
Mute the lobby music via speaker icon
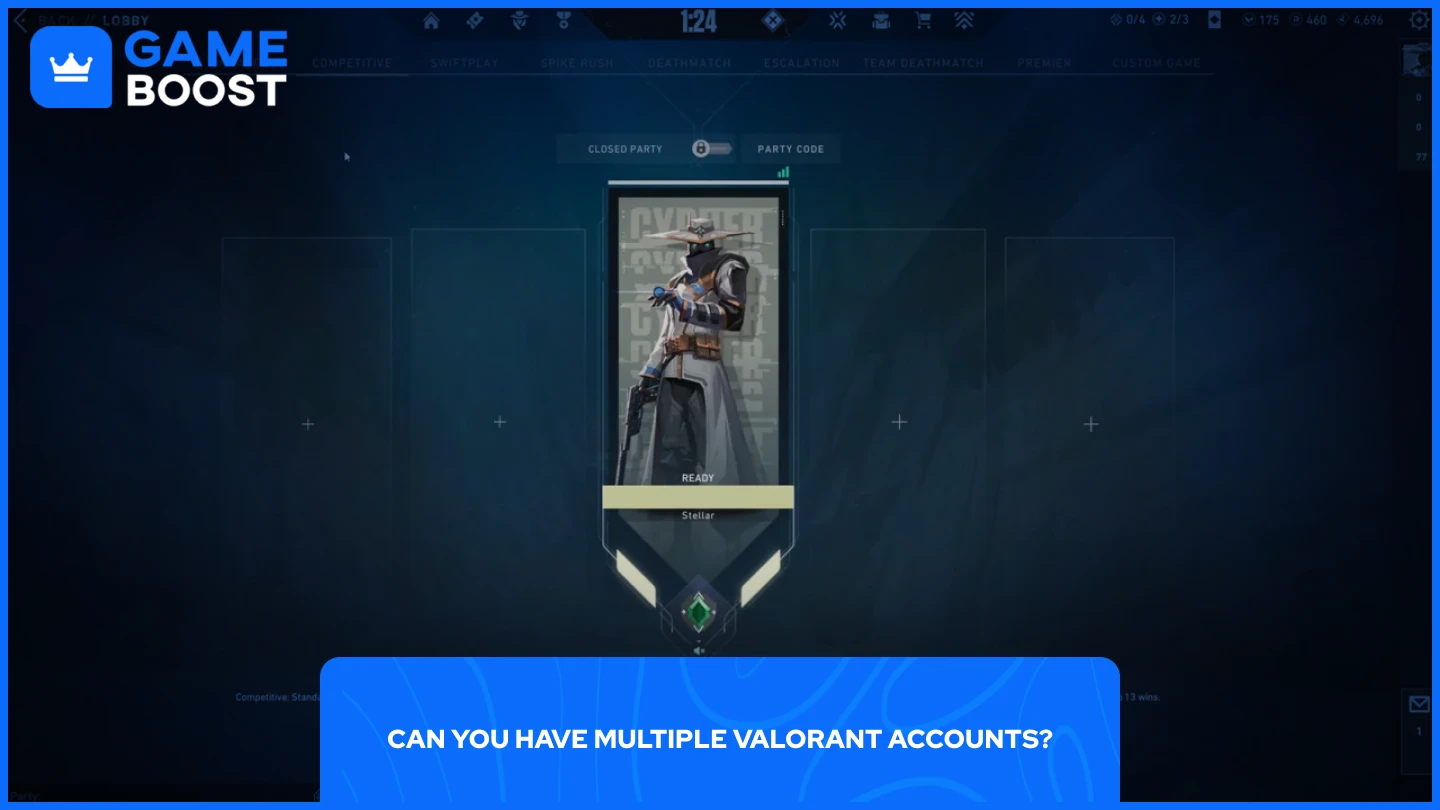pos(700,648)
